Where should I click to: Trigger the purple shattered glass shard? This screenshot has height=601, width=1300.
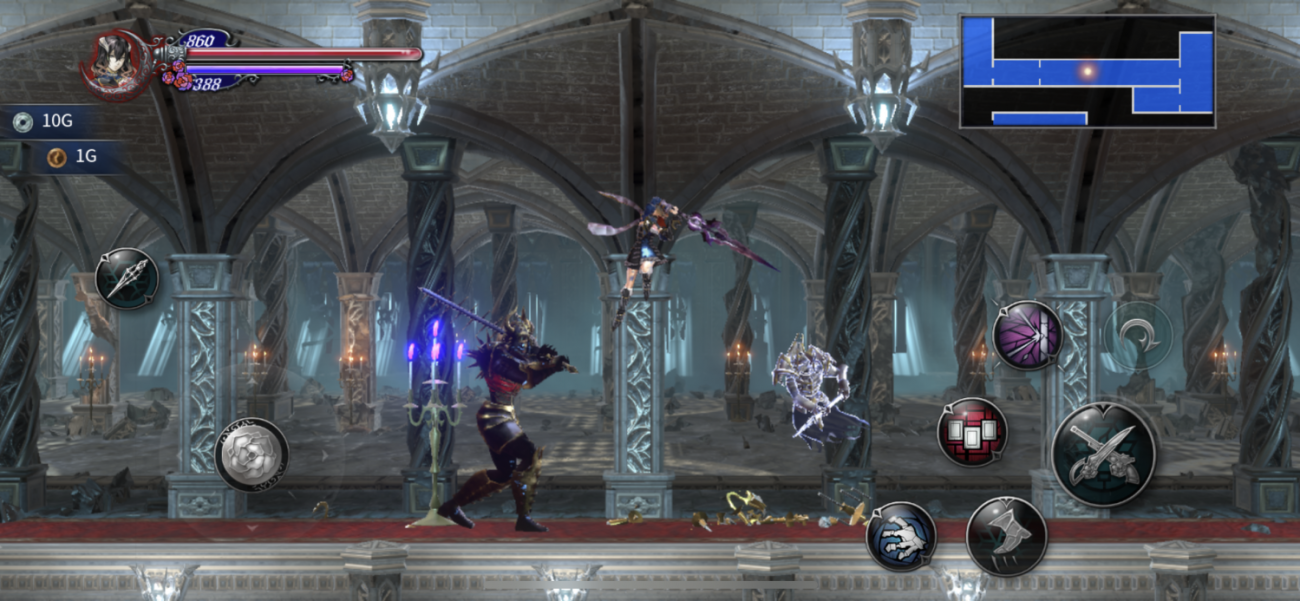(x=1027, y=335)
